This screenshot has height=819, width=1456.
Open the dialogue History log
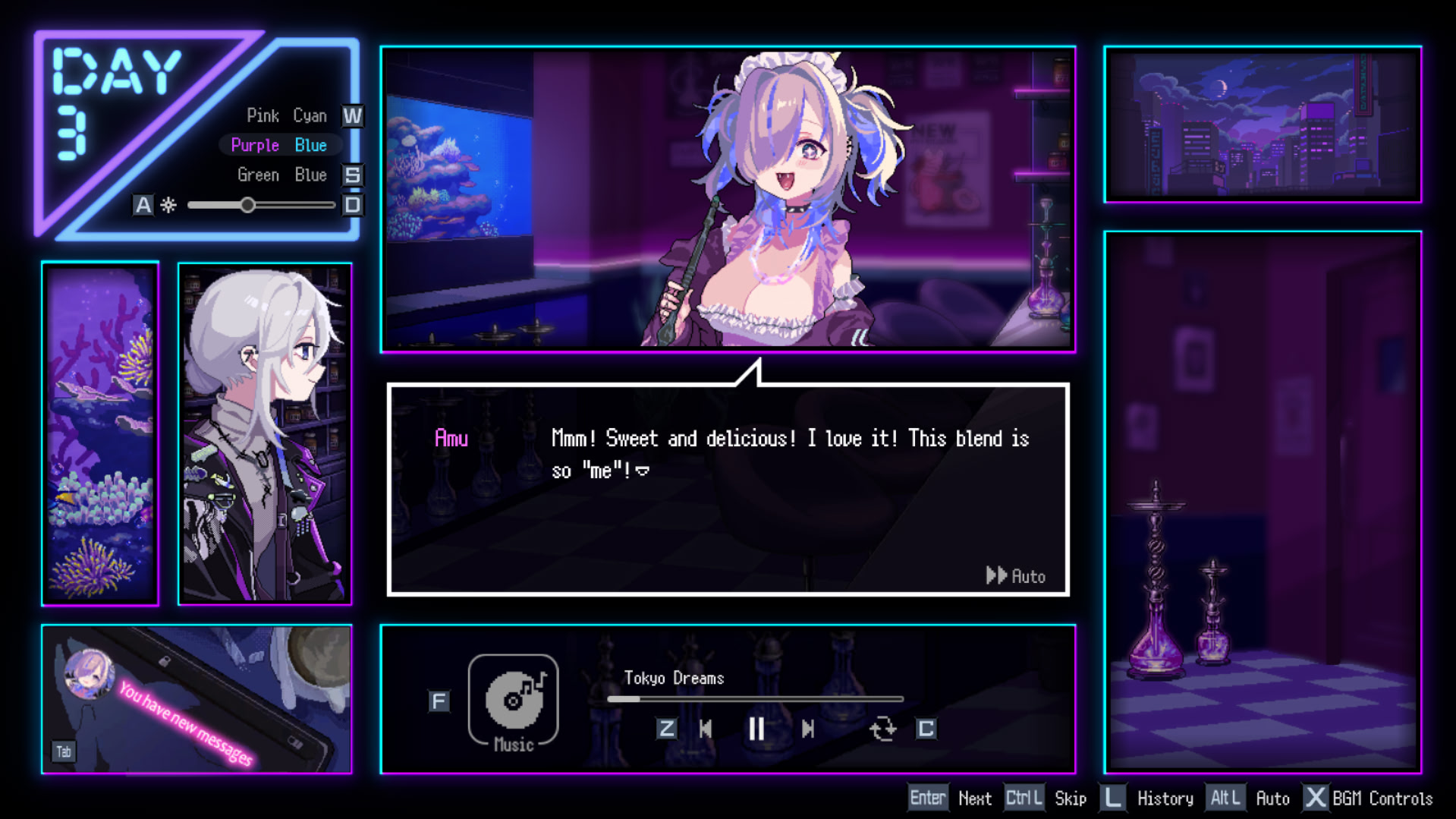pyautogui.click(x=1165, y=799)
